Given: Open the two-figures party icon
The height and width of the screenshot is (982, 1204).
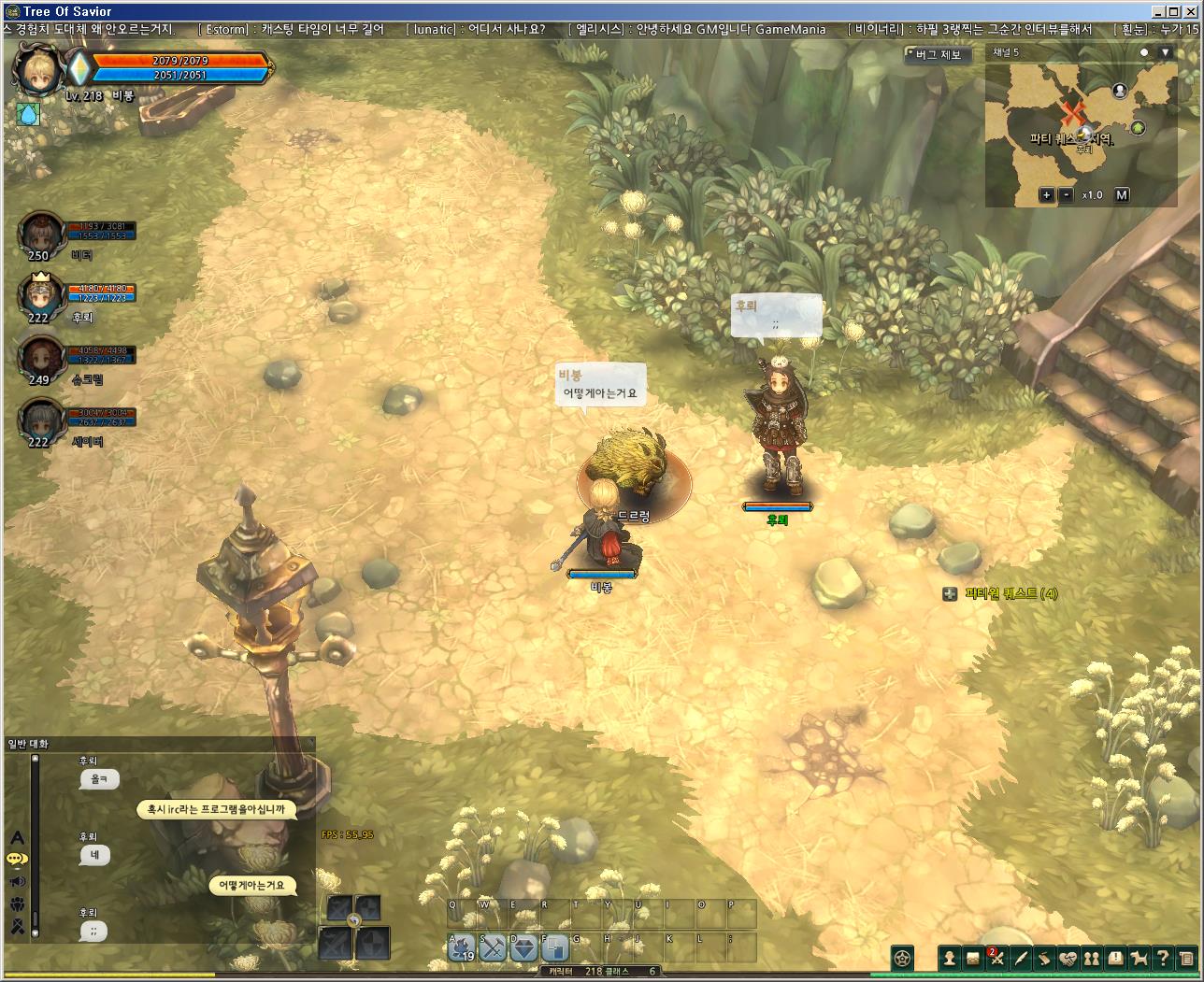Looking at the screenshot, I should click(x=1092, y=958).
